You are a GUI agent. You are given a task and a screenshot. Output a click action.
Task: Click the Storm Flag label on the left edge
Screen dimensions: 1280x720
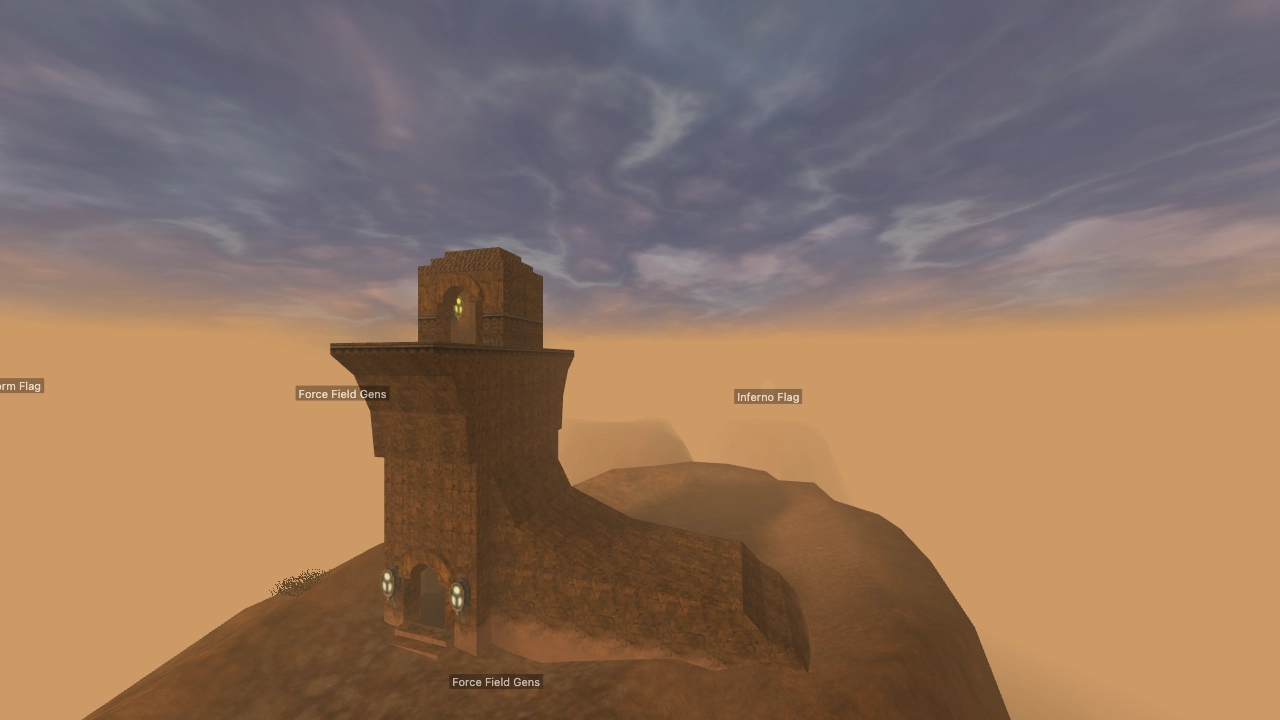18,386
